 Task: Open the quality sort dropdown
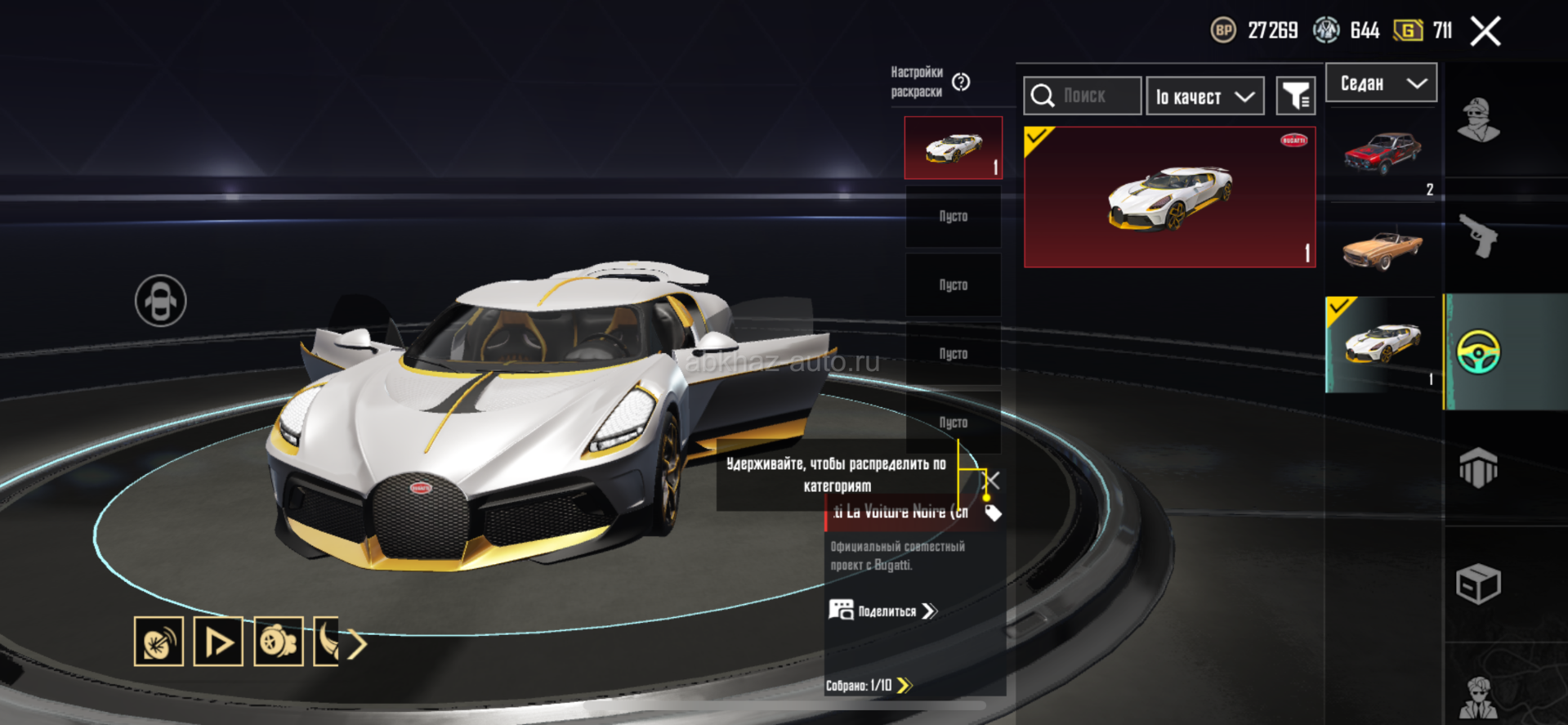pyautogui.click(x=1205, y=97)
